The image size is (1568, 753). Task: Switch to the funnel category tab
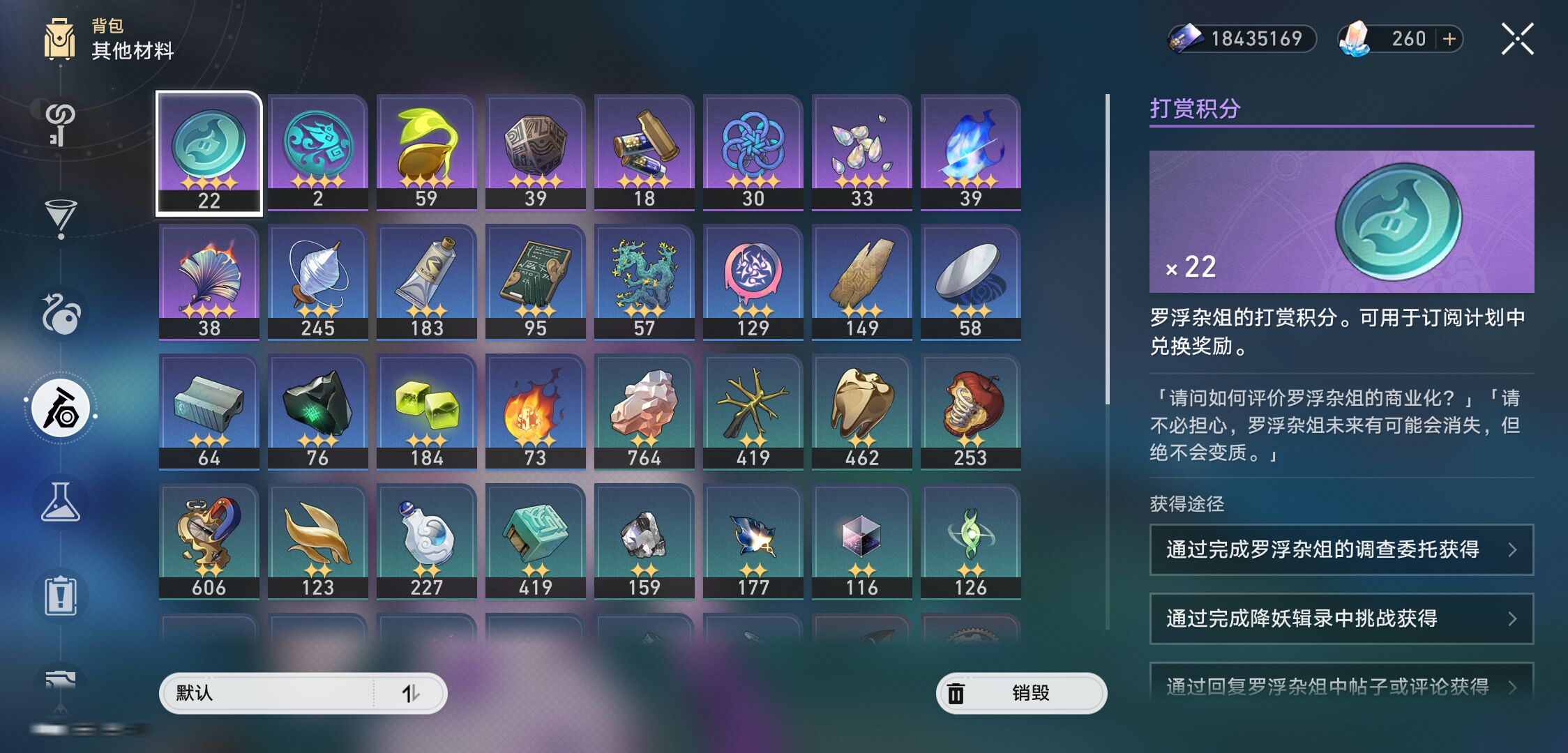(61, 218)
